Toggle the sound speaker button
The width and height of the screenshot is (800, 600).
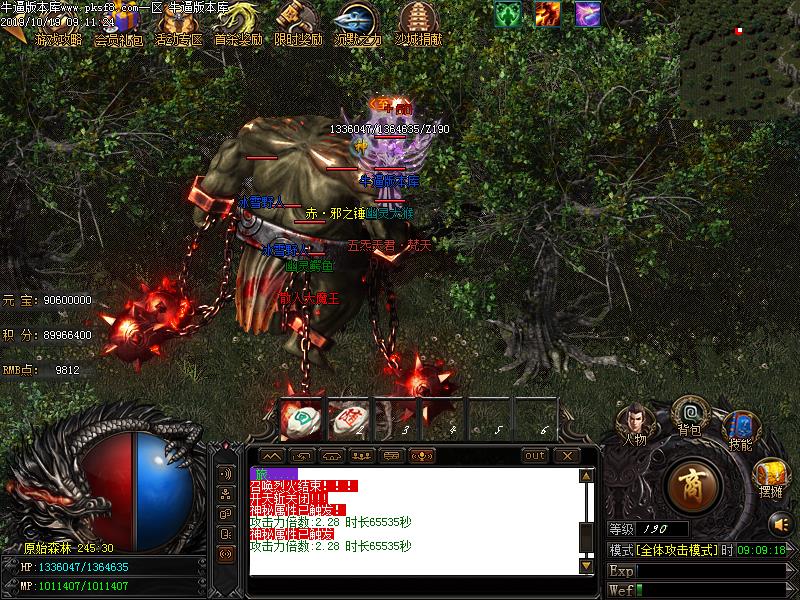pos(781,522)
